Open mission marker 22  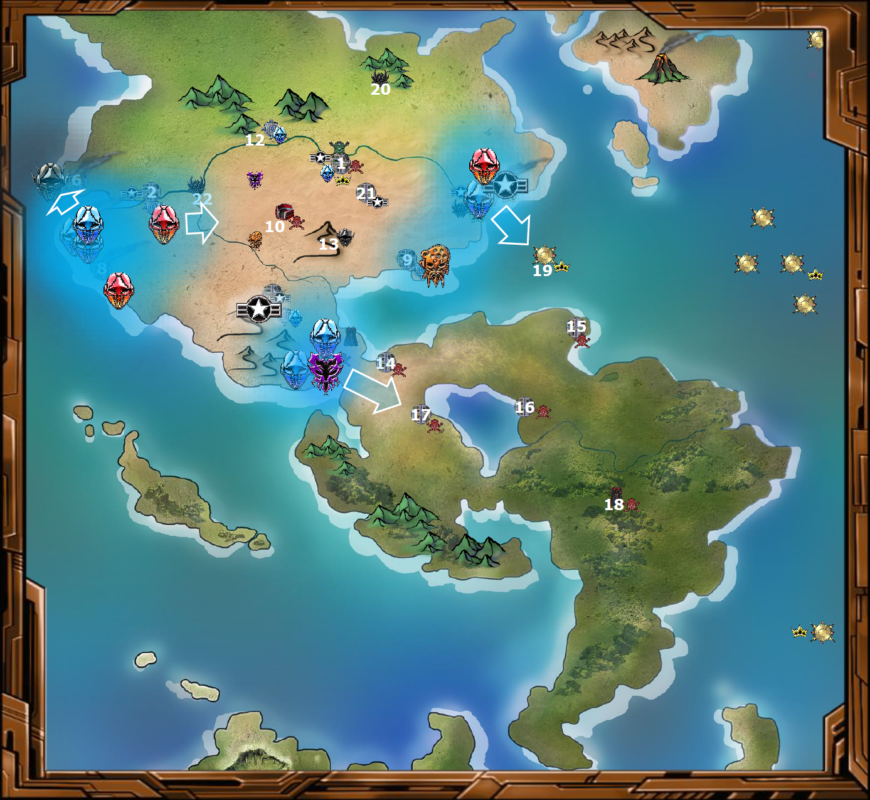point(200,192)
